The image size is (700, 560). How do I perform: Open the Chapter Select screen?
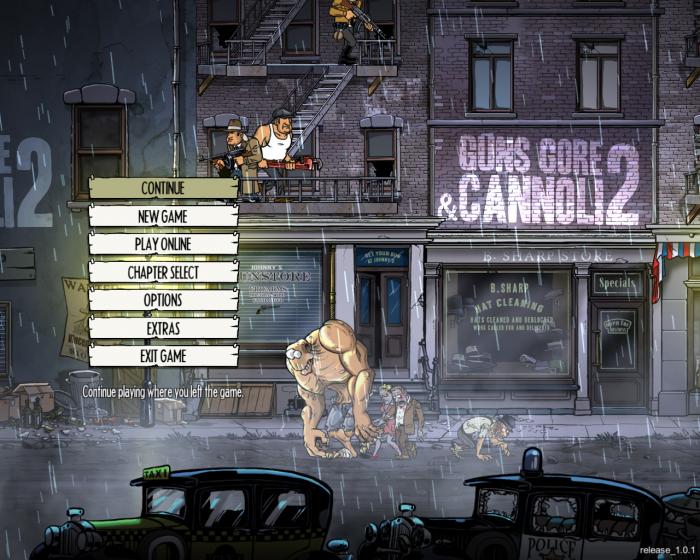pos(163,272)
